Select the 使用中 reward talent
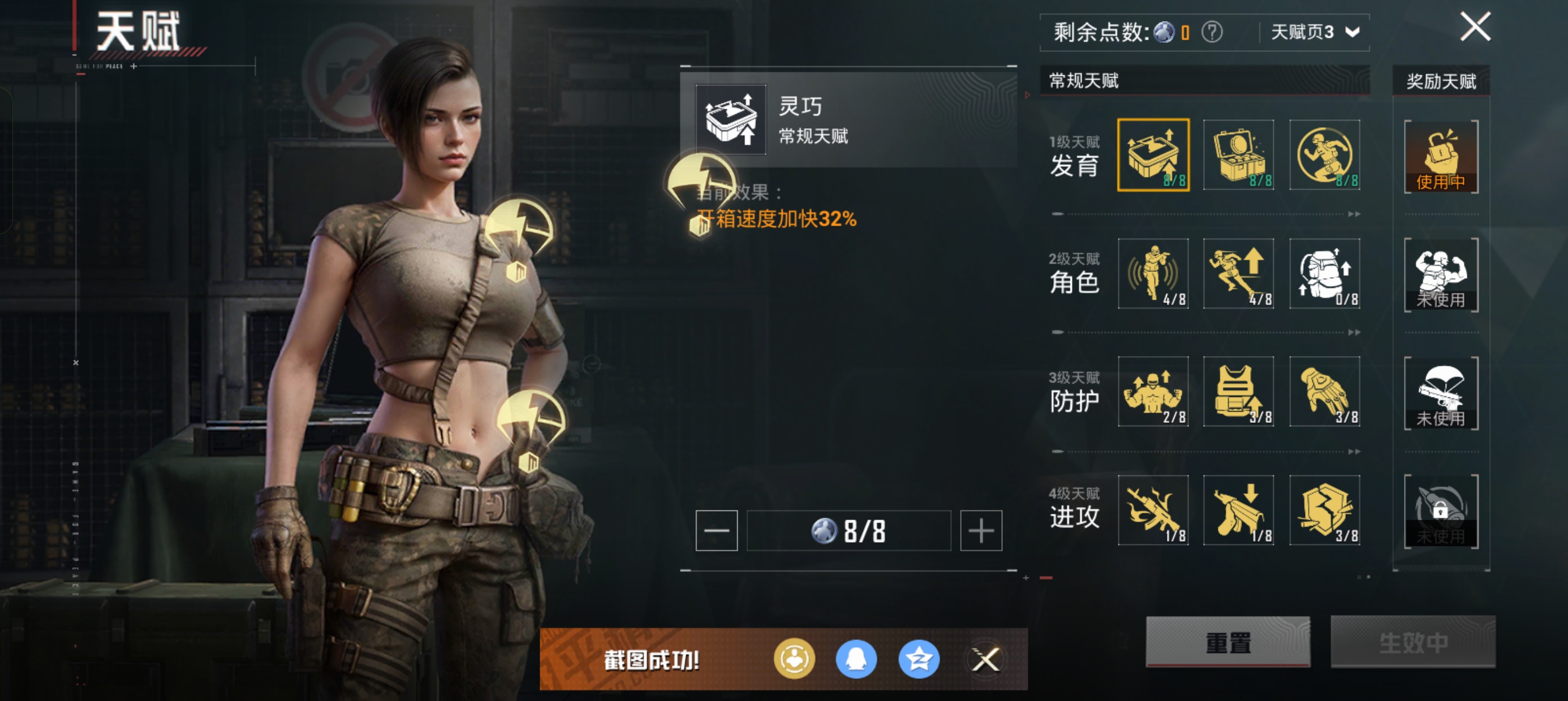The height and width of the screenshot is (701, 1568). (1441, 157)
